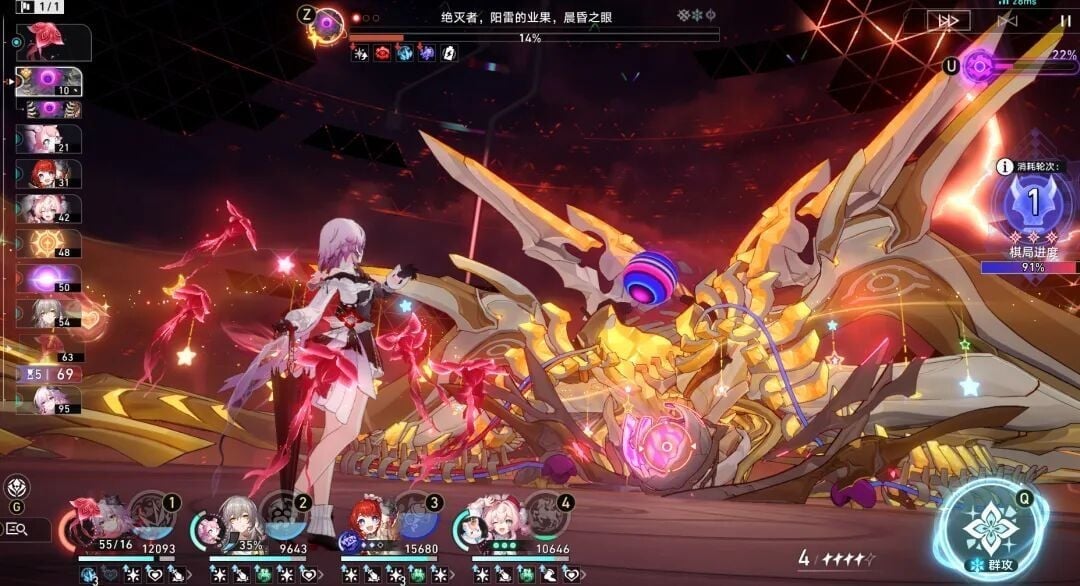
Task: Select the turn order entry numbered 21
Action: [48, 139]
